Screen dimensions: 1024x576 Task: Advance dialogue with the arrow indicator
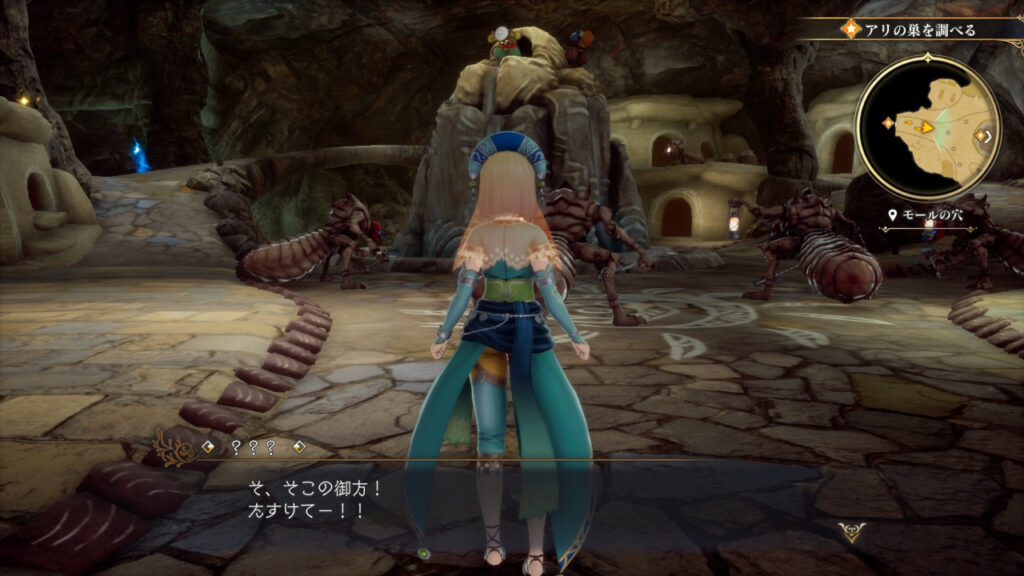(x=851, y=532)
